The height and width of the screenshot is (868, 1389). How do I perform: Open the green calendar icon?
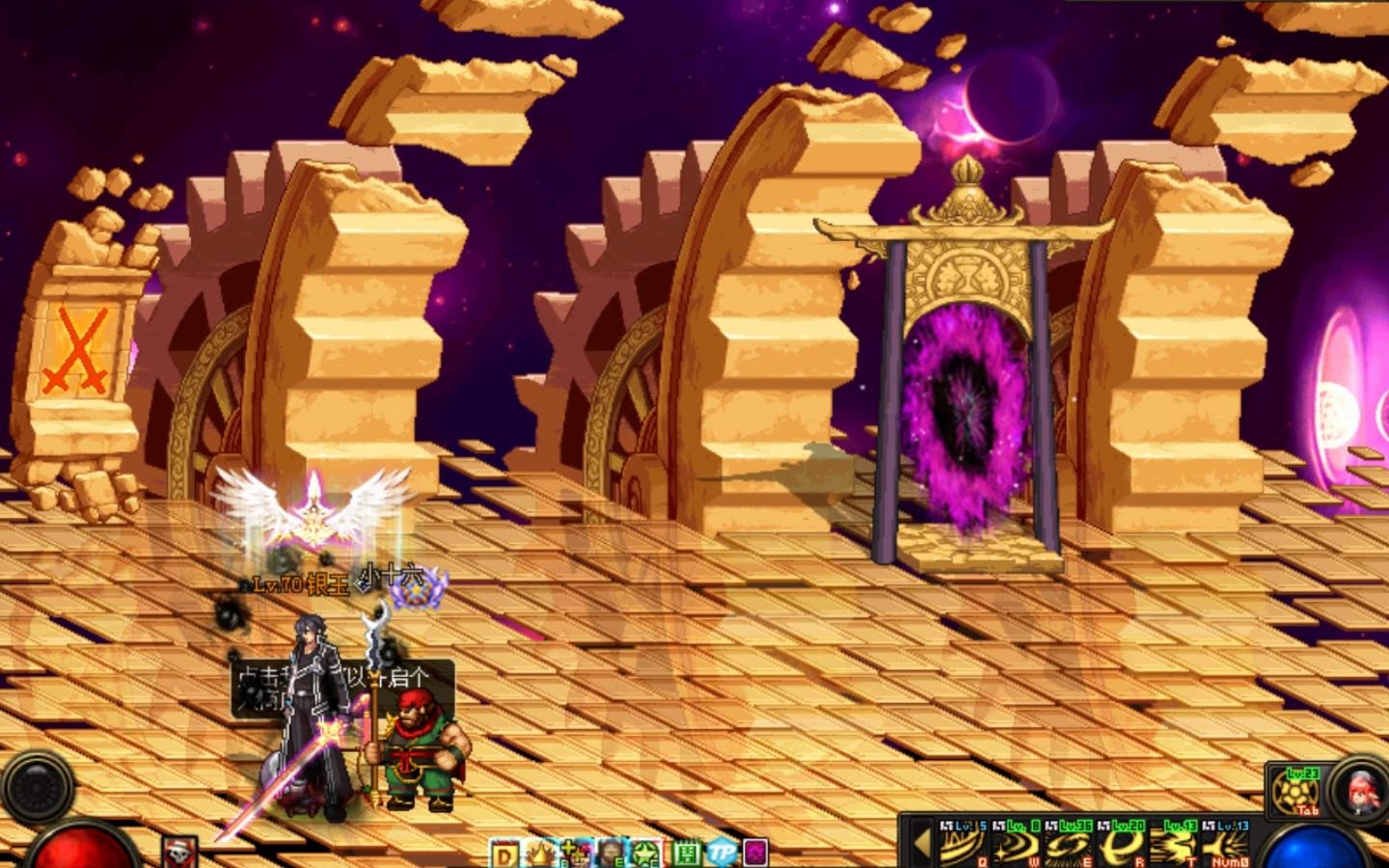click(687, 854)
